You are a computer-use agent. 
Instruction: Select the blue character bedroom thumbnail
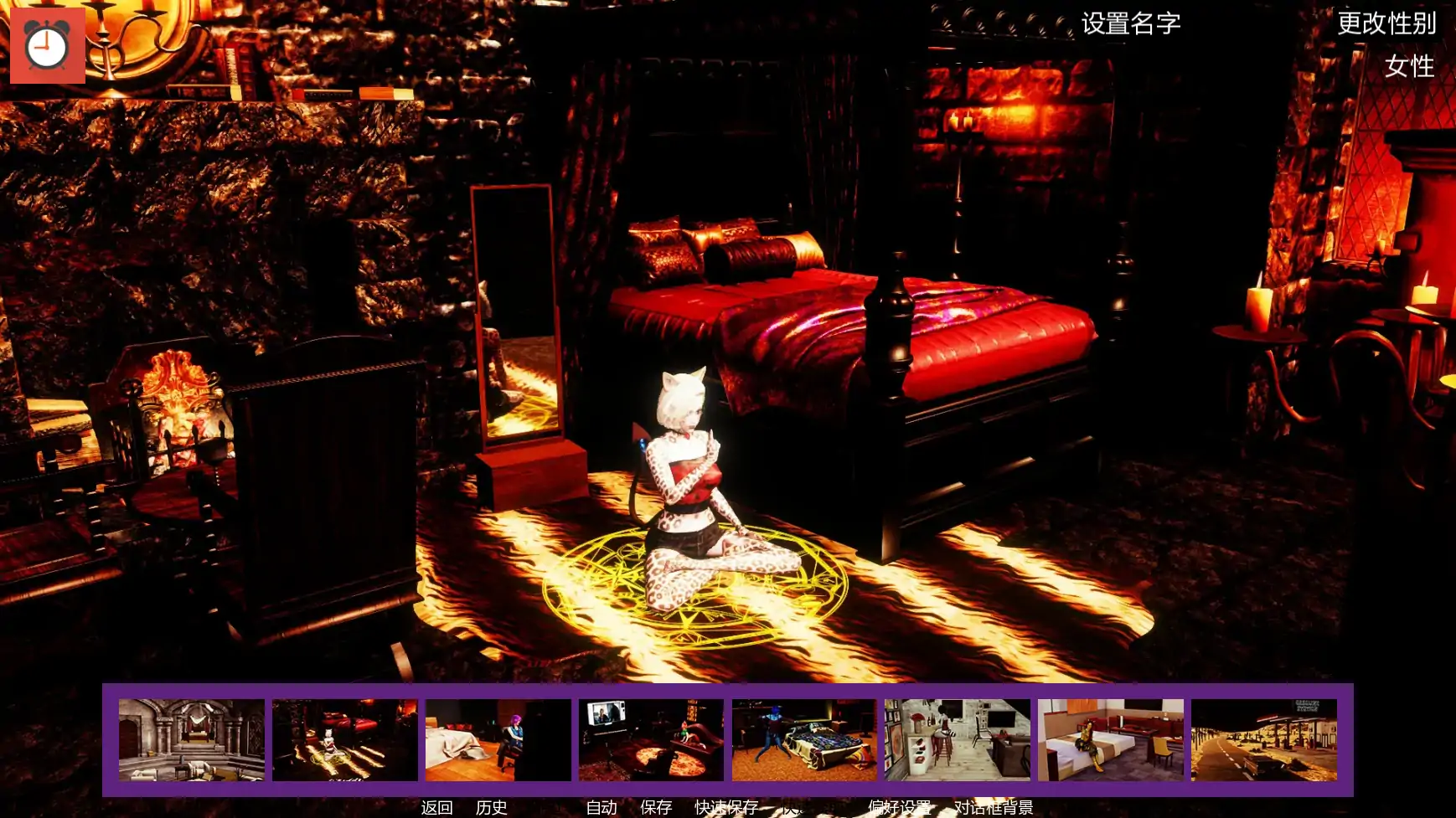click(805, 737)
